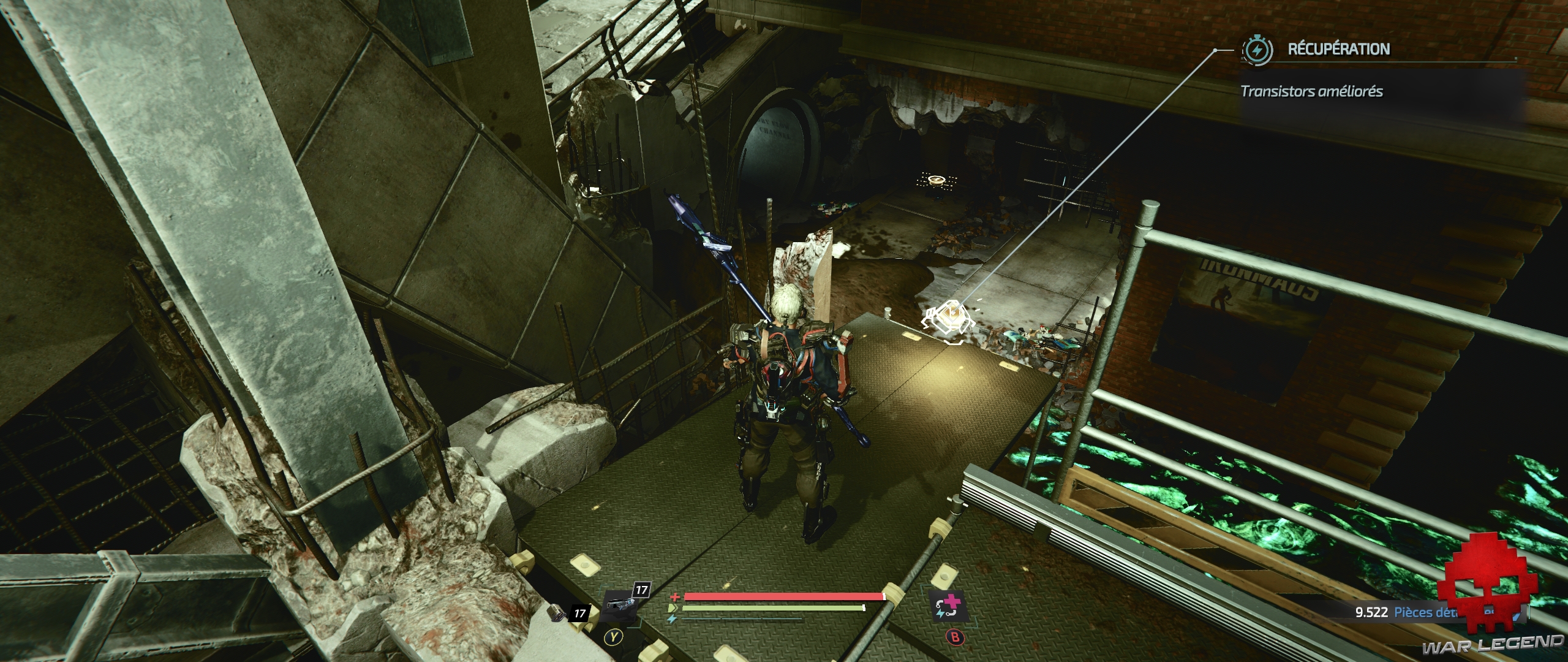Image resolution: width=1568 pixels, height=662 pixels.
Task: Expand the drone counter badge showing 17
Action: point(643,590)
